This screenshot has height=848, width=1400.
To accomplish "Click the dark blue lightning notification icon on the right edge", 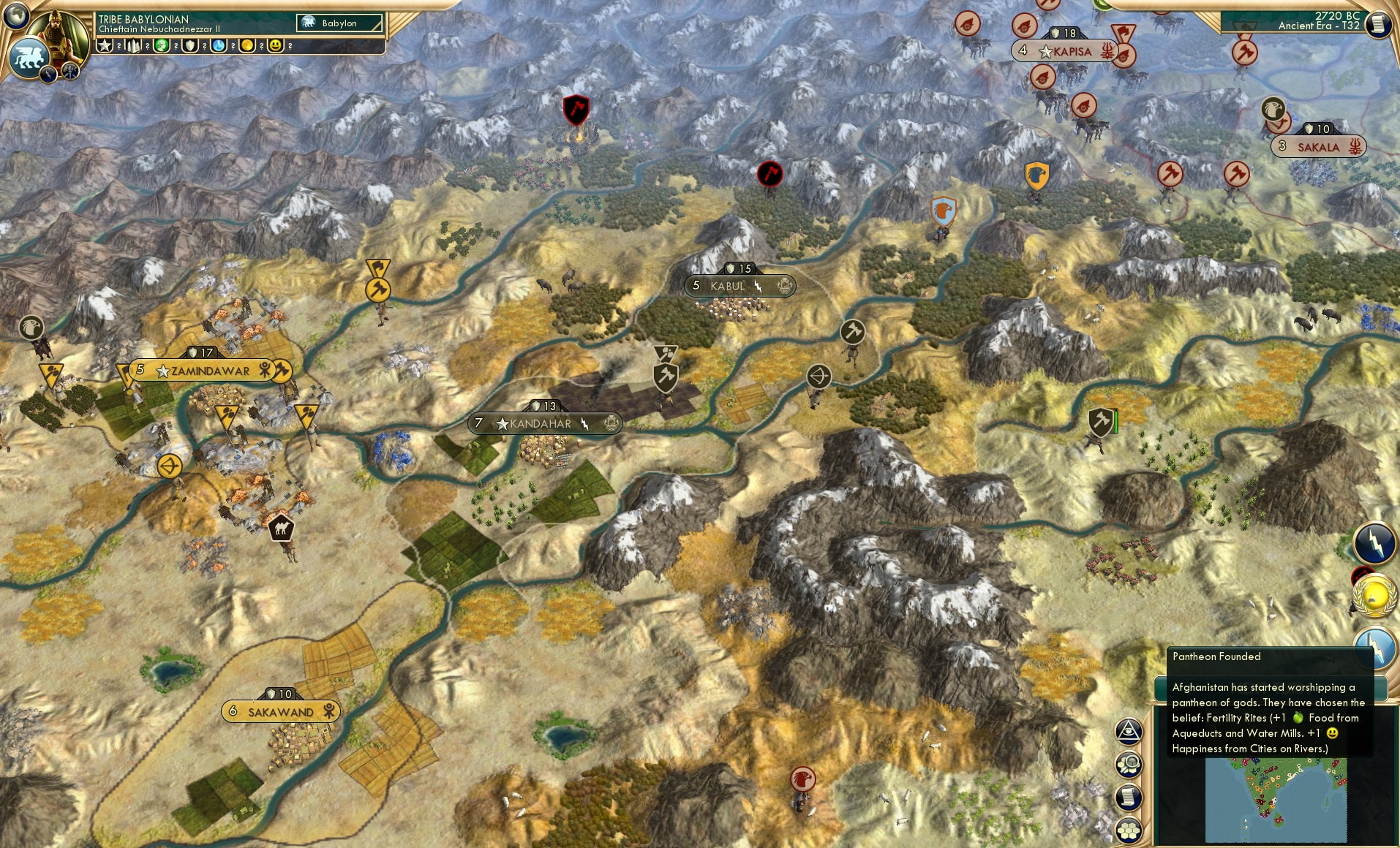I will pos(1374,543).
